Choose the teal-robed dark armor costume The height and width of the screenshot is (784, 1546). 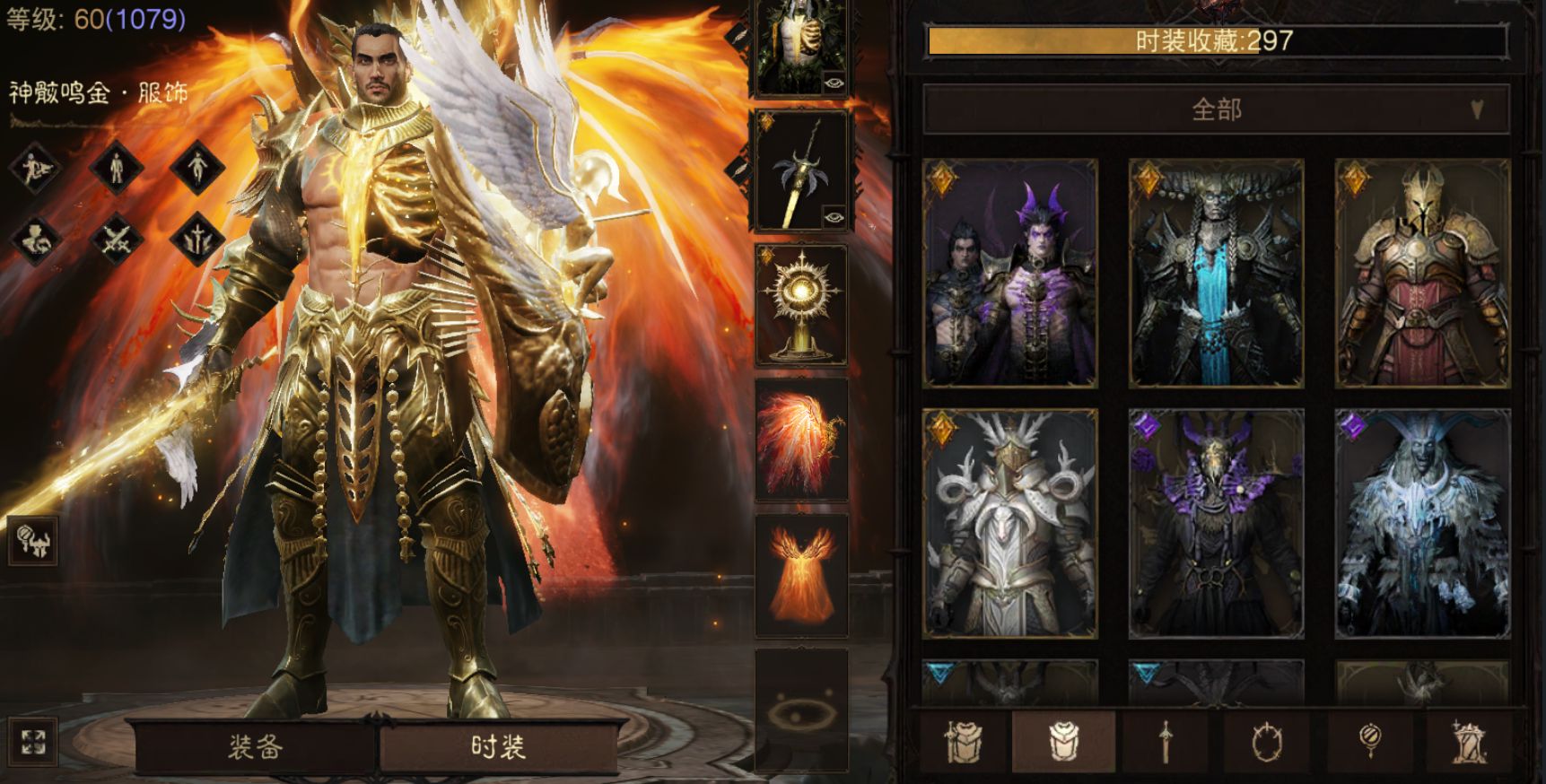point(1216,274)
